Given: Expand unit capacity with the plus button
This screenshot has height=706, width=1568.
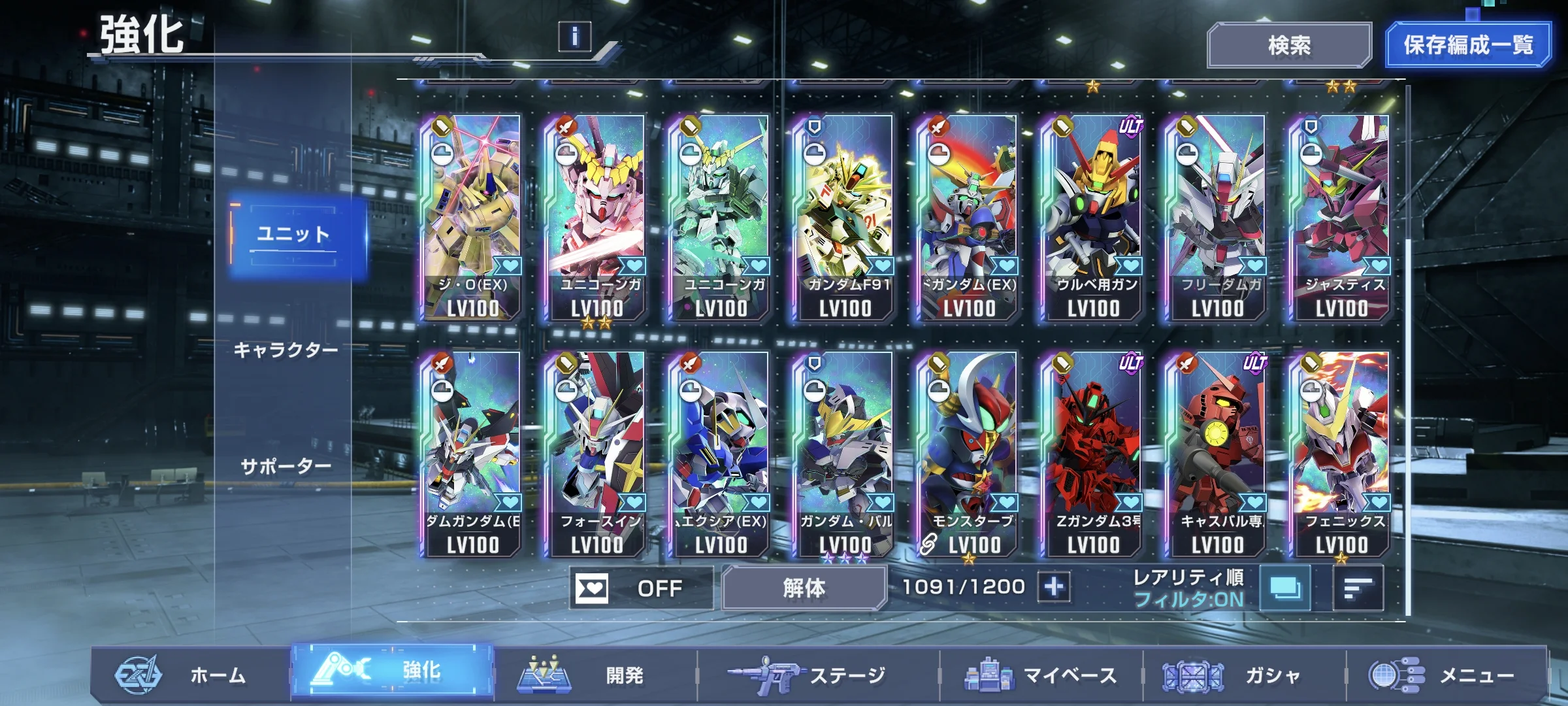Looking at the screenshot, I should pos(1054,587).
